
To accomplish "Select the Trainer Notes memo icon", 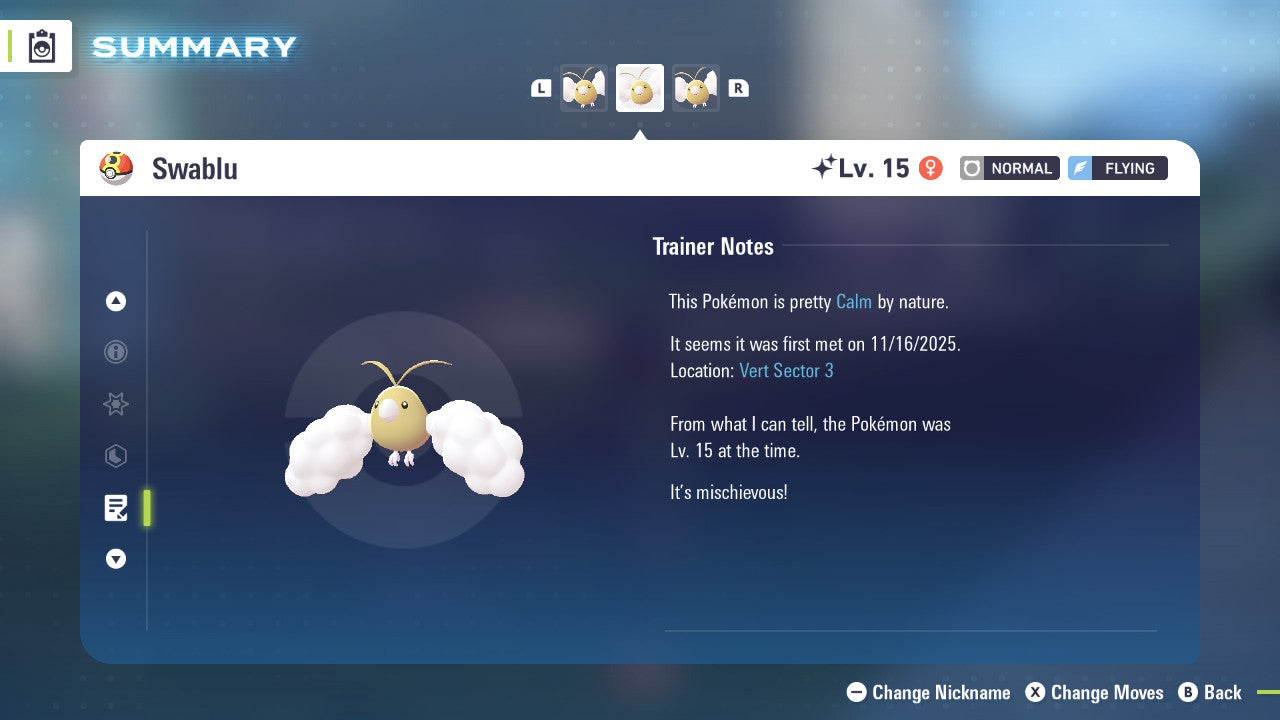I will pos(116,508).
